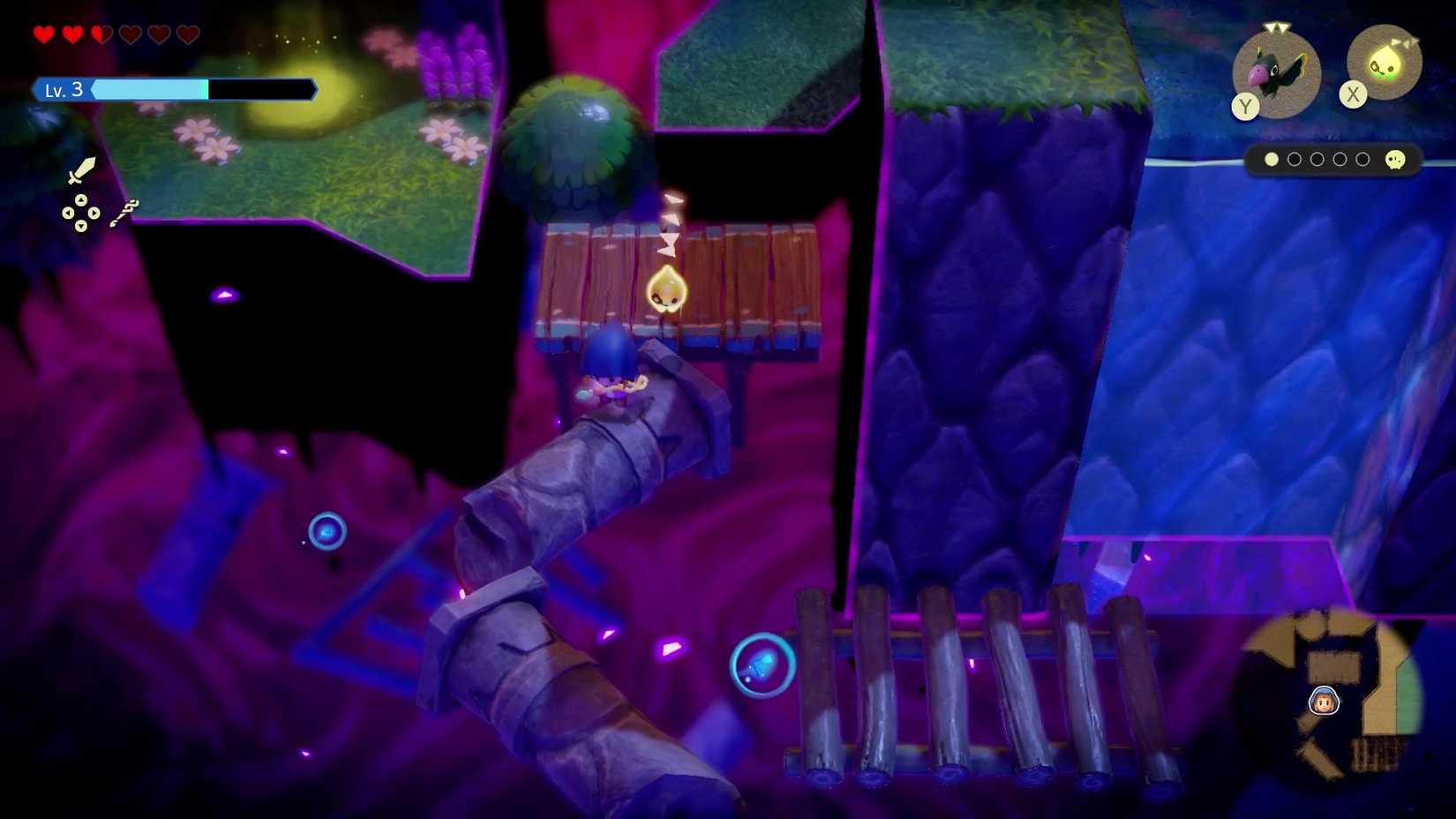Viewport: 1456px width, 819px height.
Task: Select the Y button label
Action: click(x=1245, y=107)
